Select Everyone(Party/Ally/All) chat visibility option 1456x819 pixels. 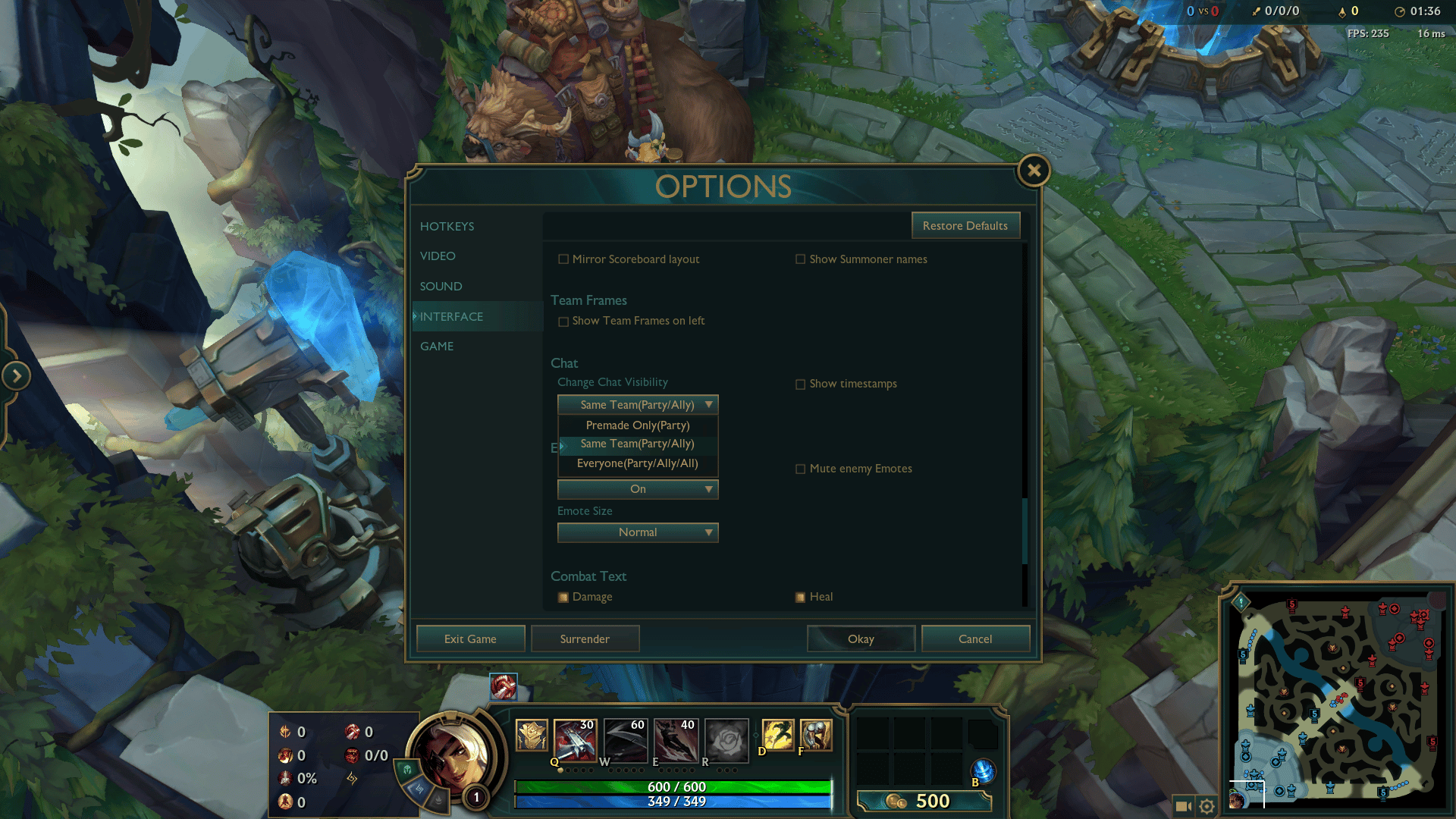(x=637, y=463)
